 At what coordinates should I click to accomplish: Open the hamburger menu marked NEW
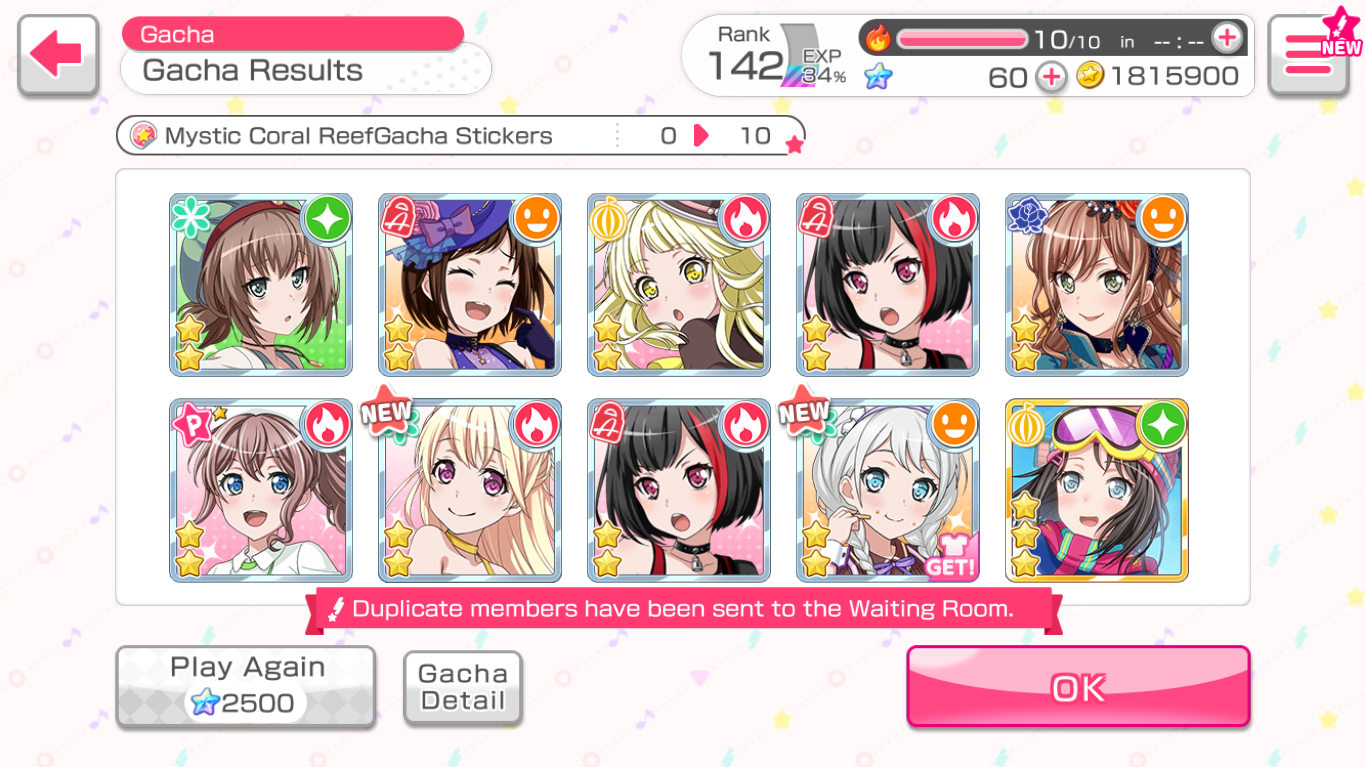[x=1309, y=55]
